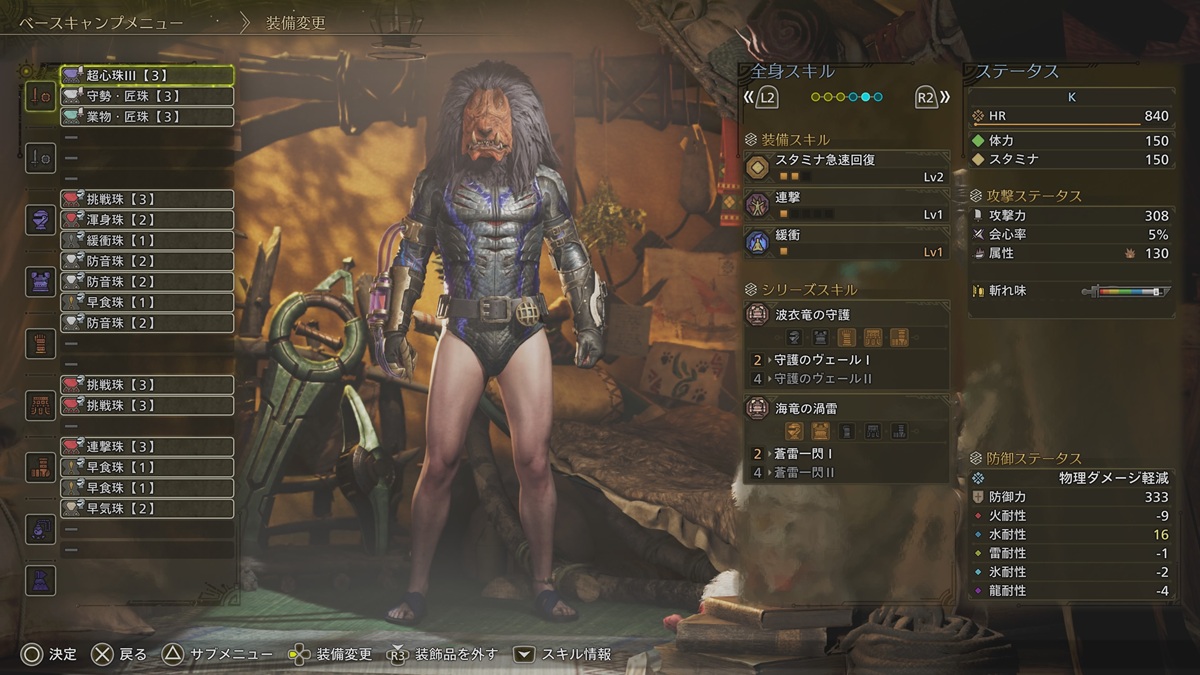1200x675 pixels.
Task: Select the leg armor equipment icon
Action: (x=41, y=467)
